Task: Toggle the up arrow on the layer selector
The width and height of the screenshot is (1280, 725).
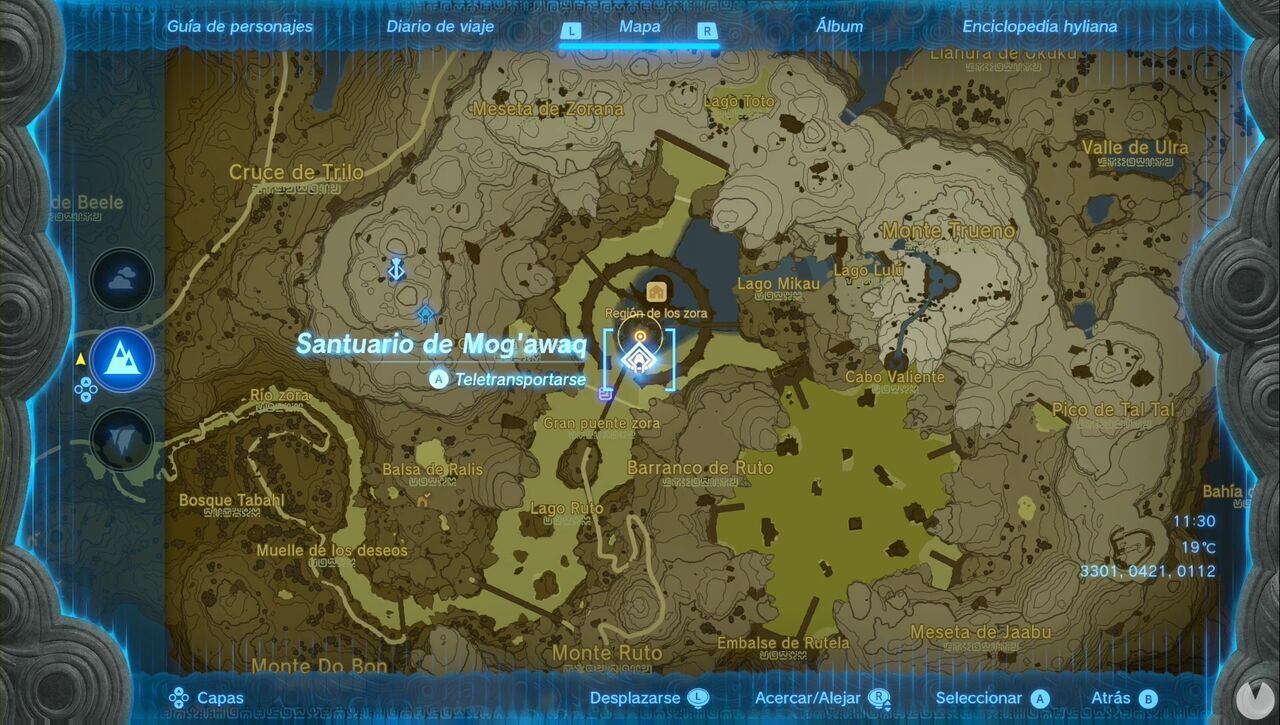Action: tap(86, 383)
